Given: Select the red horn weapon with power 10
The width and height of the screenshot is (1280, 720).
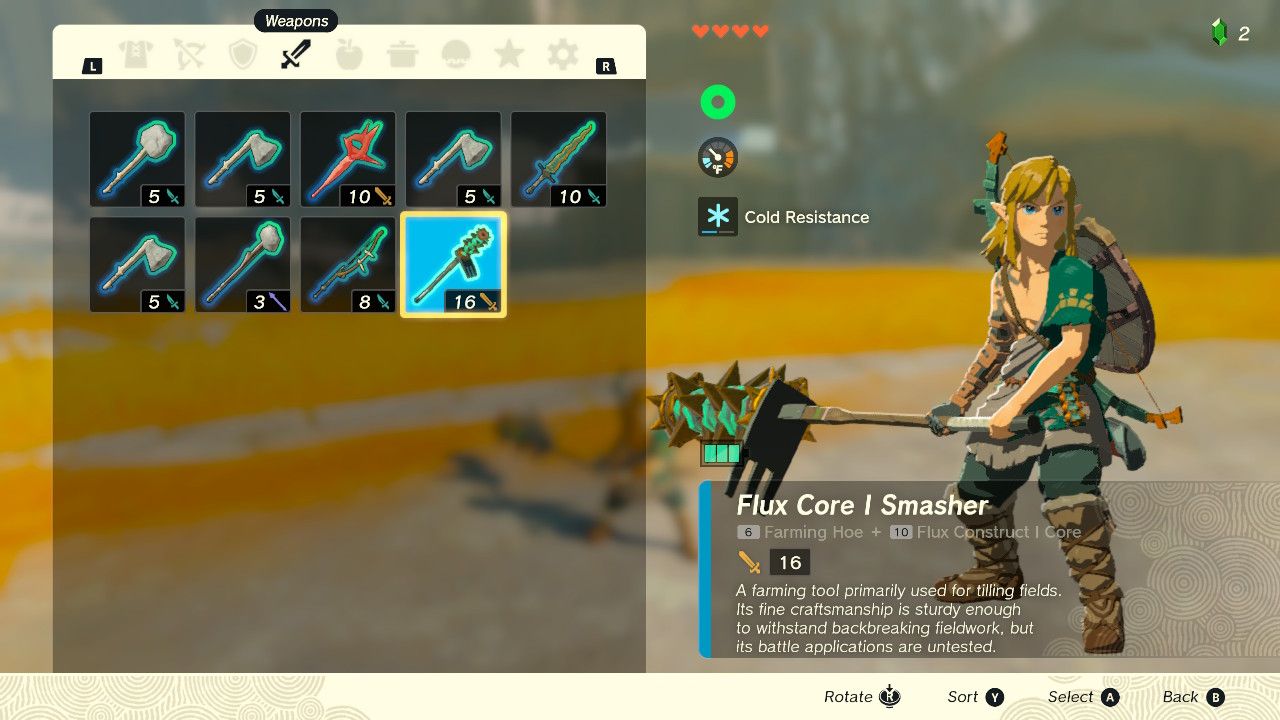Looking at the screenshot, I should coord(348,159).
